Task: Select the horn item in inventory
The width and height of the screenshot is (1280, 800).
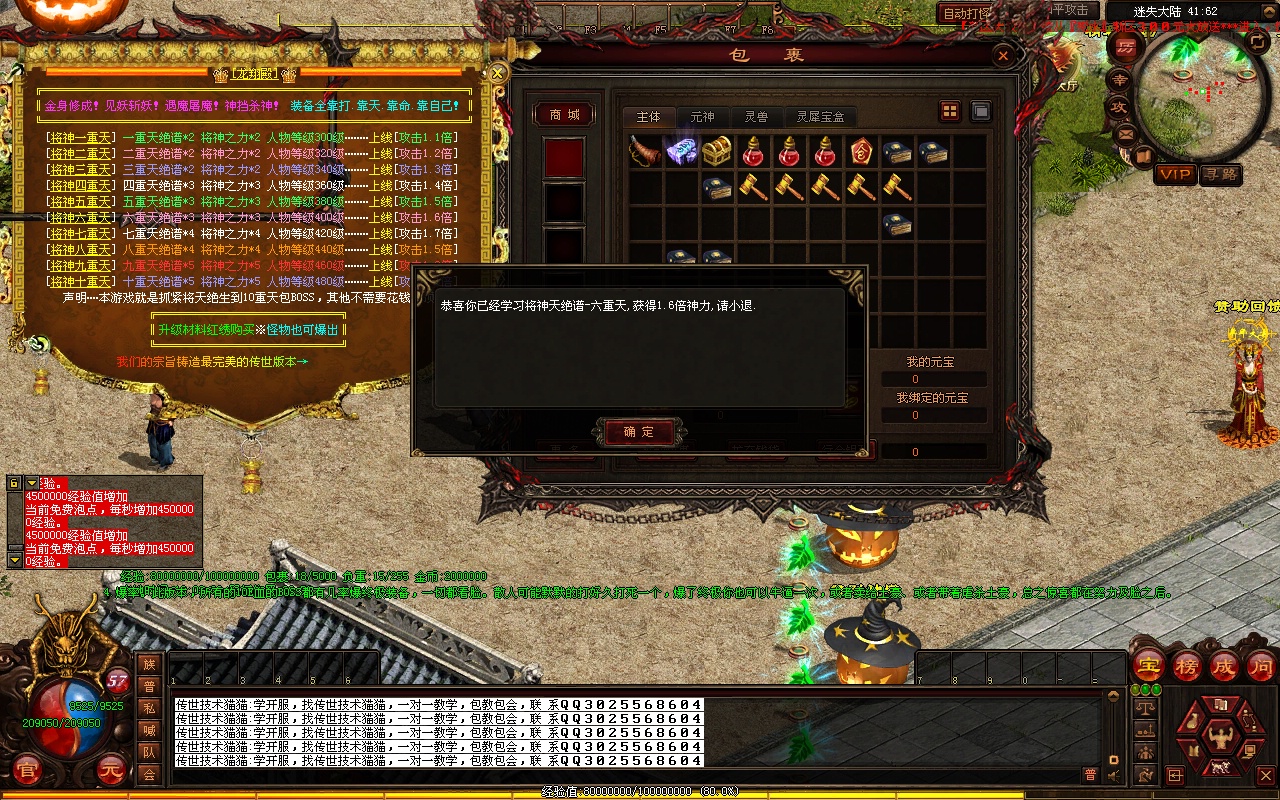Action: 644,151
